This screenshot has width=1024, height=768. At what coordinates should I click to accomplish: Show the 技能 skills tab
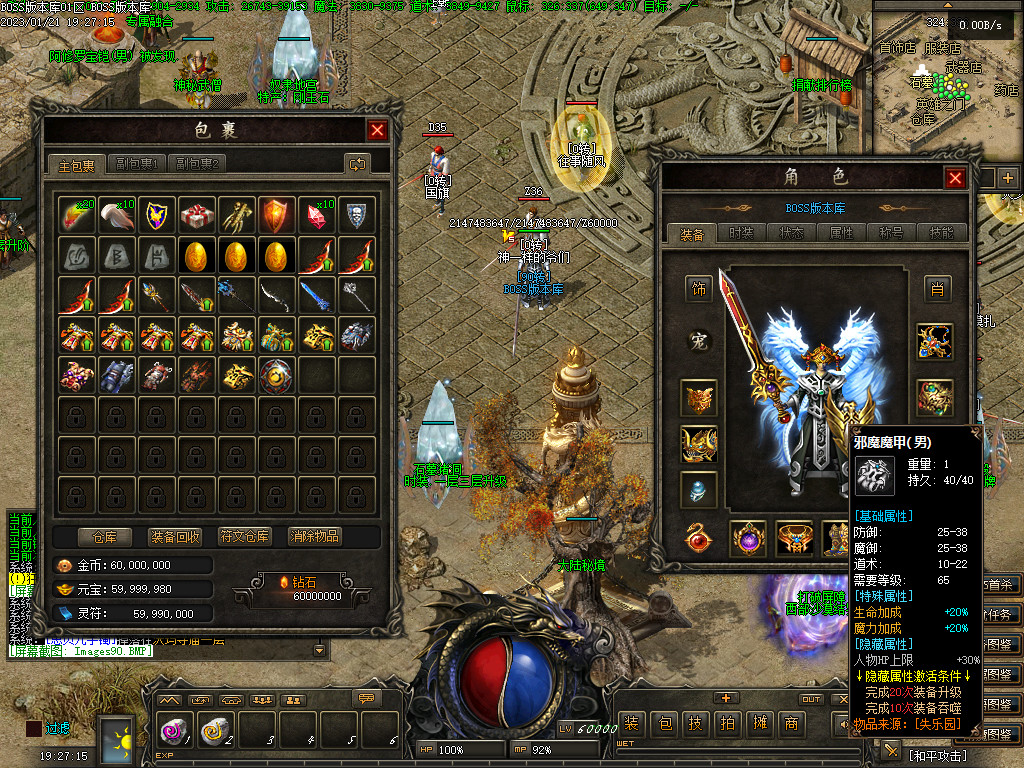(941, 233)
